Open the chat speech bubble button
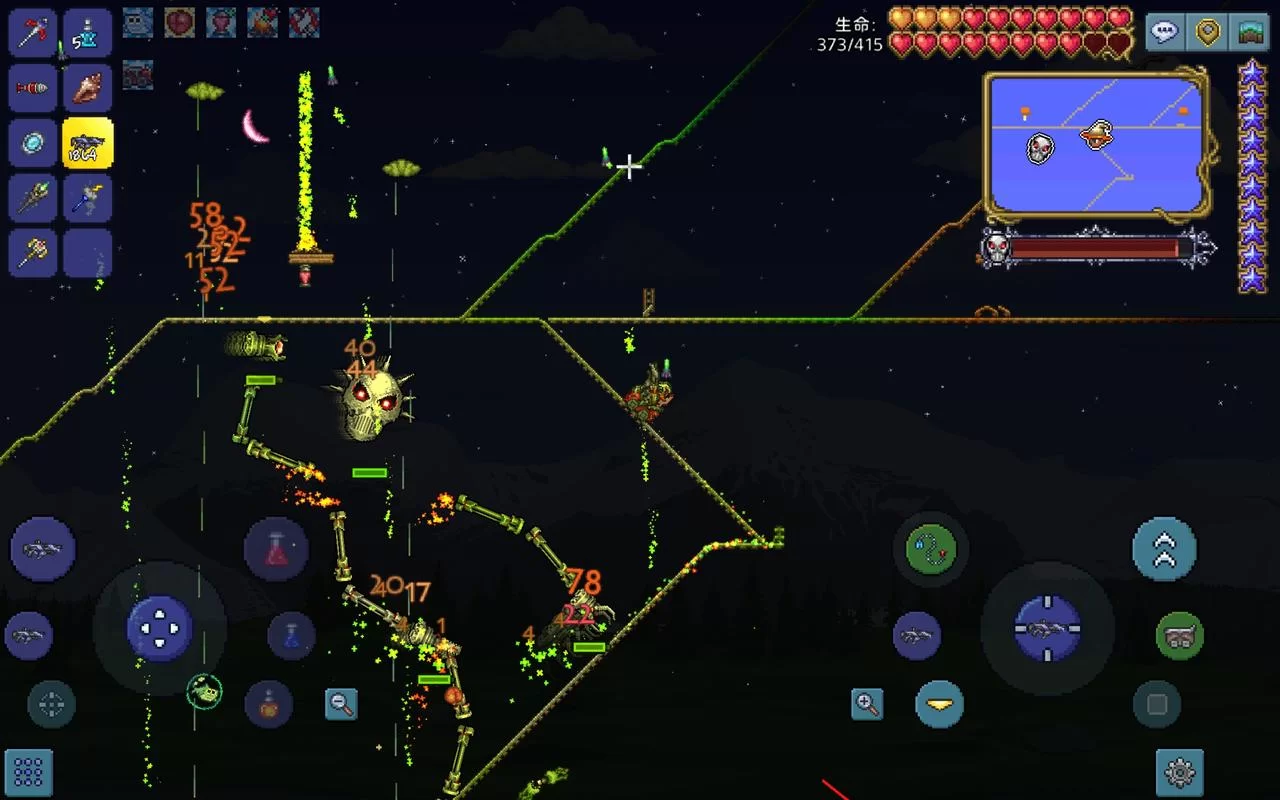Screen dimensions: 1280x800 pos(1165,33)
